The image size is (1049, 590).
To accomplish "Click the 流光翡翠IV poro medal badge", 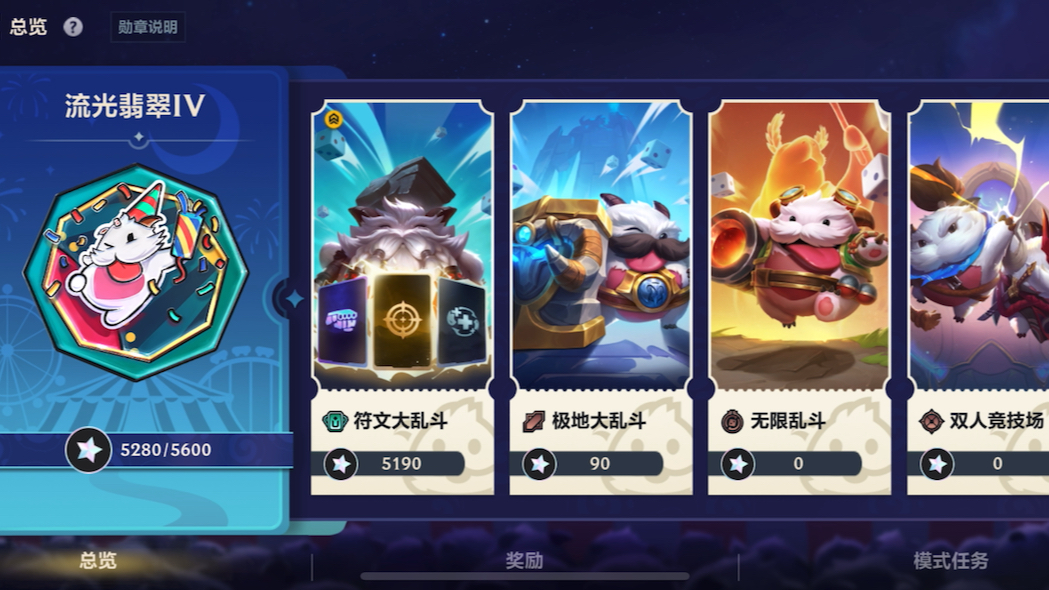I will click(x=135, y=272).
